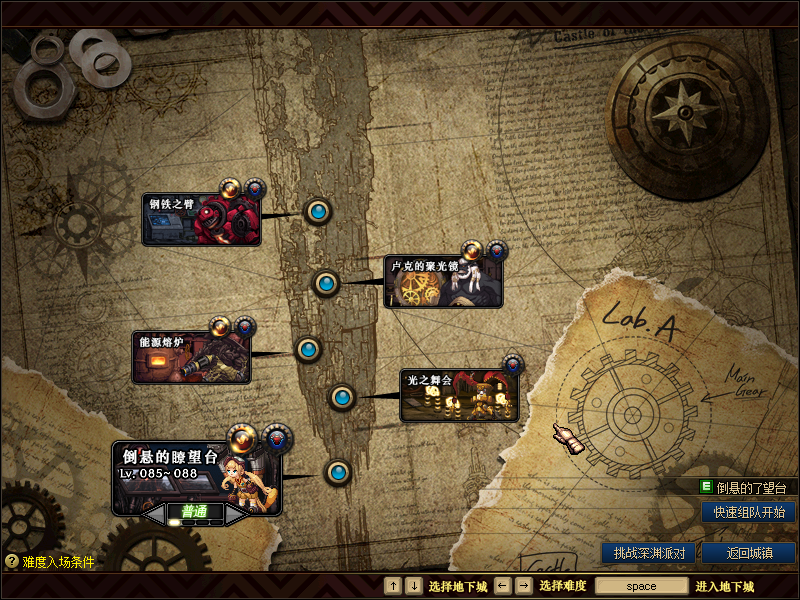
Task: Show 难度入场条件 difficulty entry conditions
Action: (50, 562)
